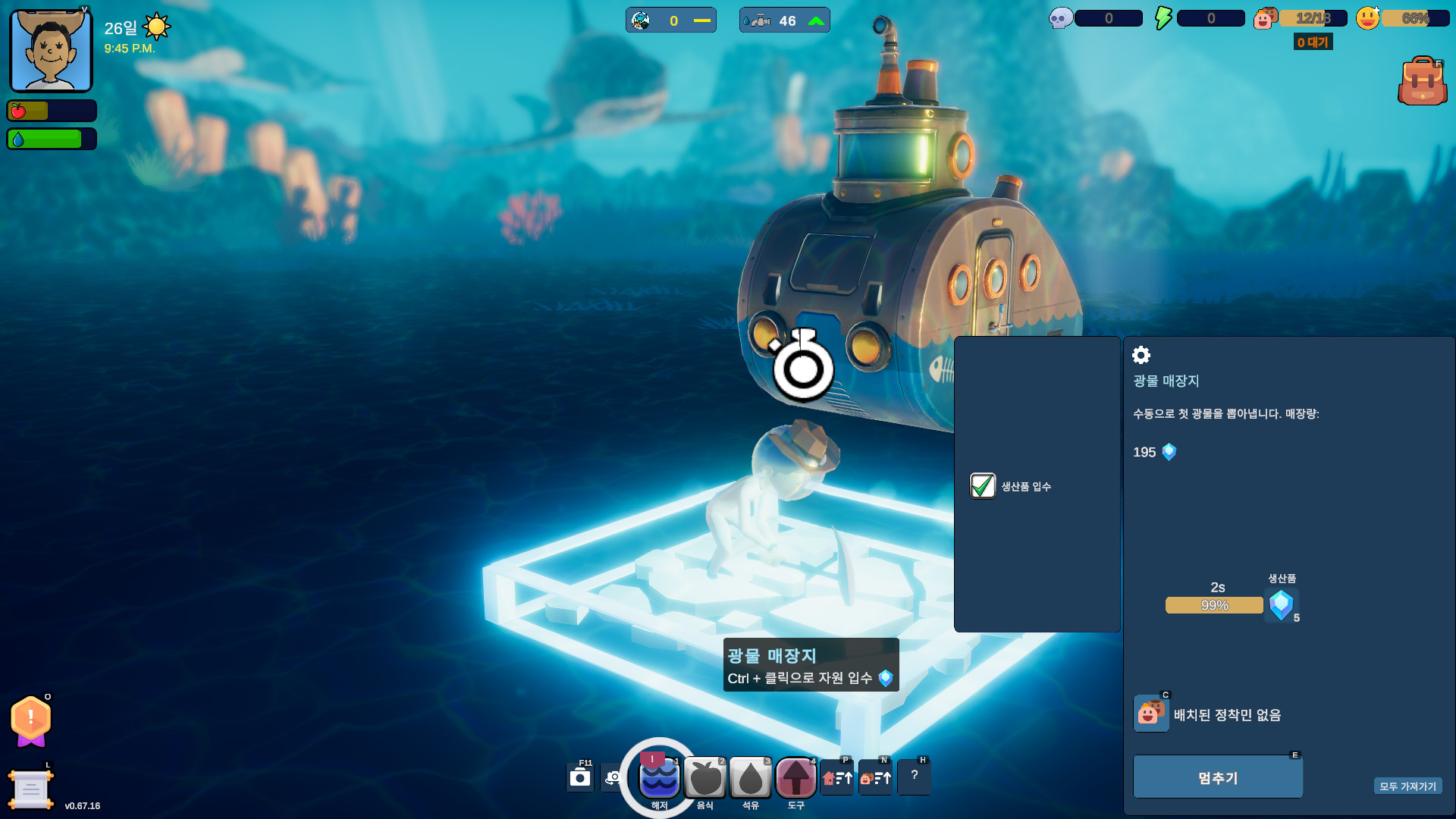Choose the 석유 oil build category

pyautogui.click(x=751, y=778)
